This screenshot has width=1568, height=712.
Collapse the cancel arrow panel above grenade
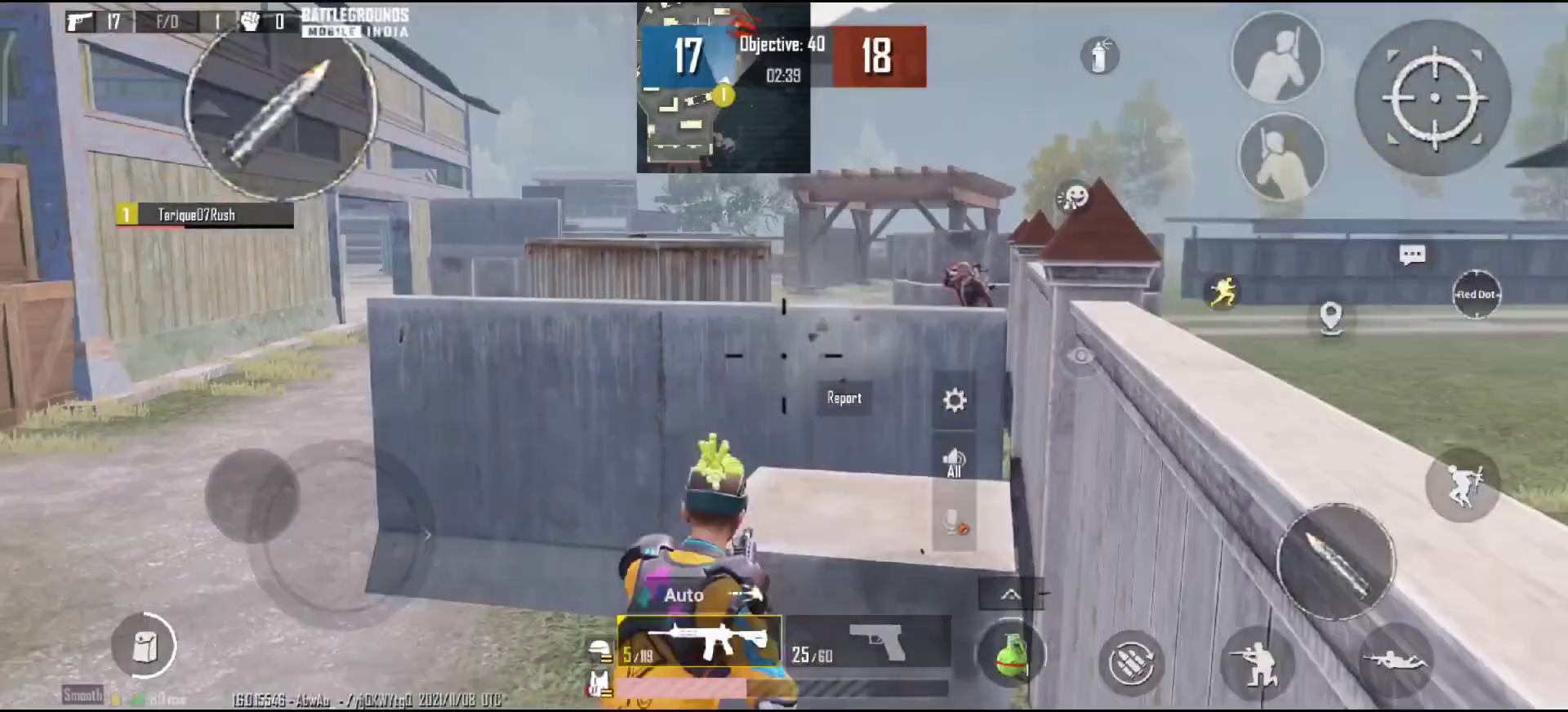click(1012, 594)
